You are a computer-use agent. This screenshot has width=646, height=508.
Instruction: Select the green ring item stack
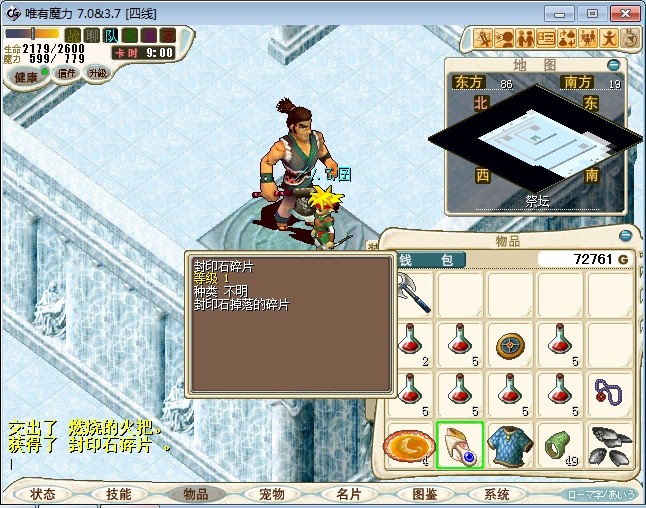pyautogui.click(x=560, y=443)
